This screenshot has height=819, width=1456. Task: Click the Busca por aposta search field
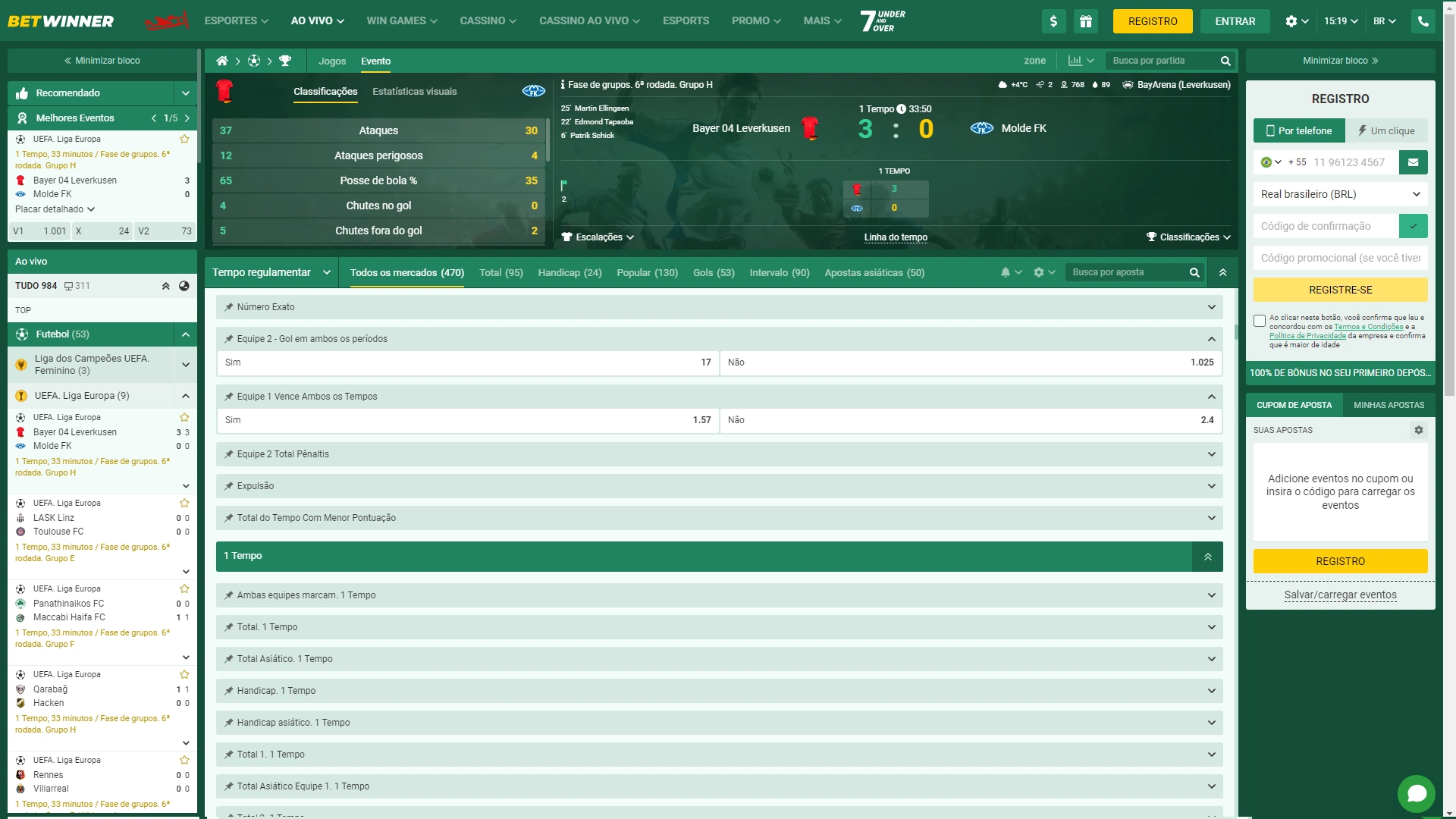pyautogui.click(x=1126, y=272)
